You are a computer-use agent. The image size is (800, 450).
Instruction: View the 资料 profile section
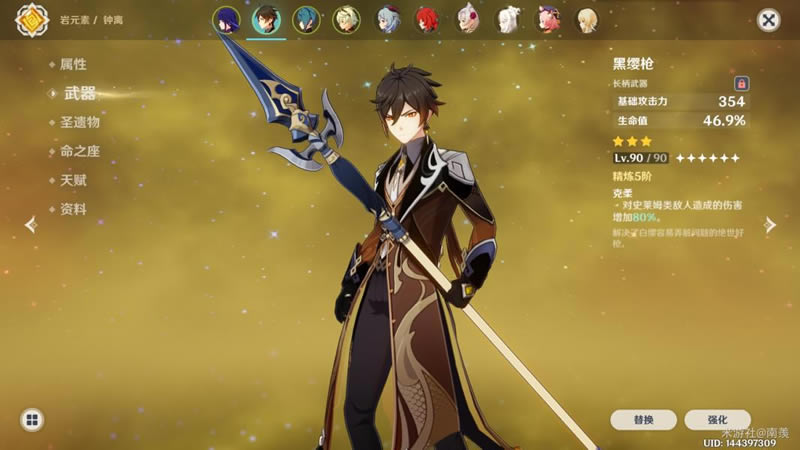(x=73, y=209)
